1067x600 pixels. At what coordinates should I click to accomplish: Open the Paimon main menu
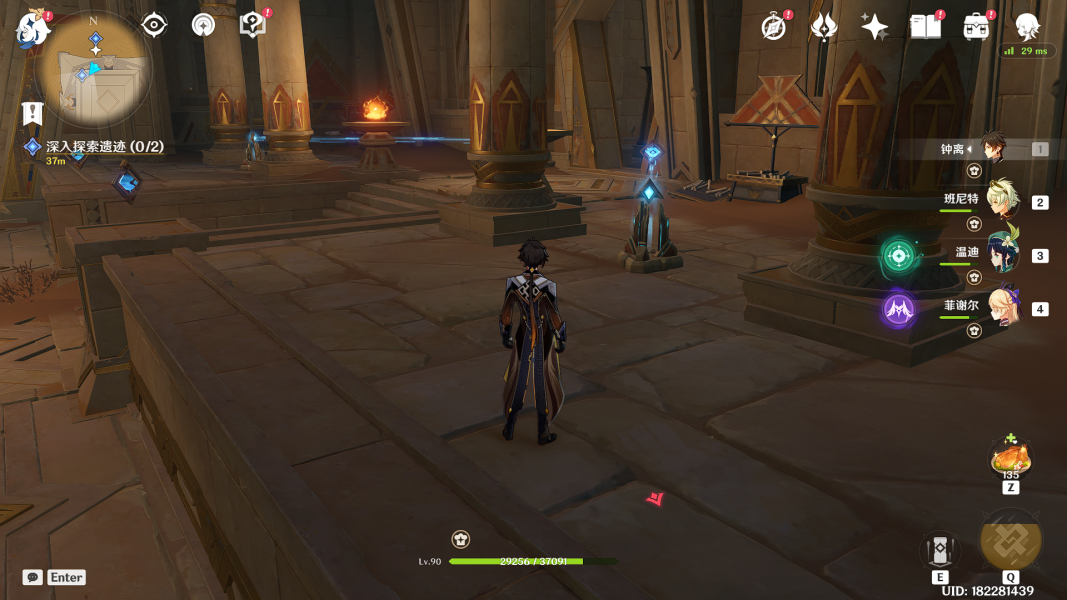32,29
